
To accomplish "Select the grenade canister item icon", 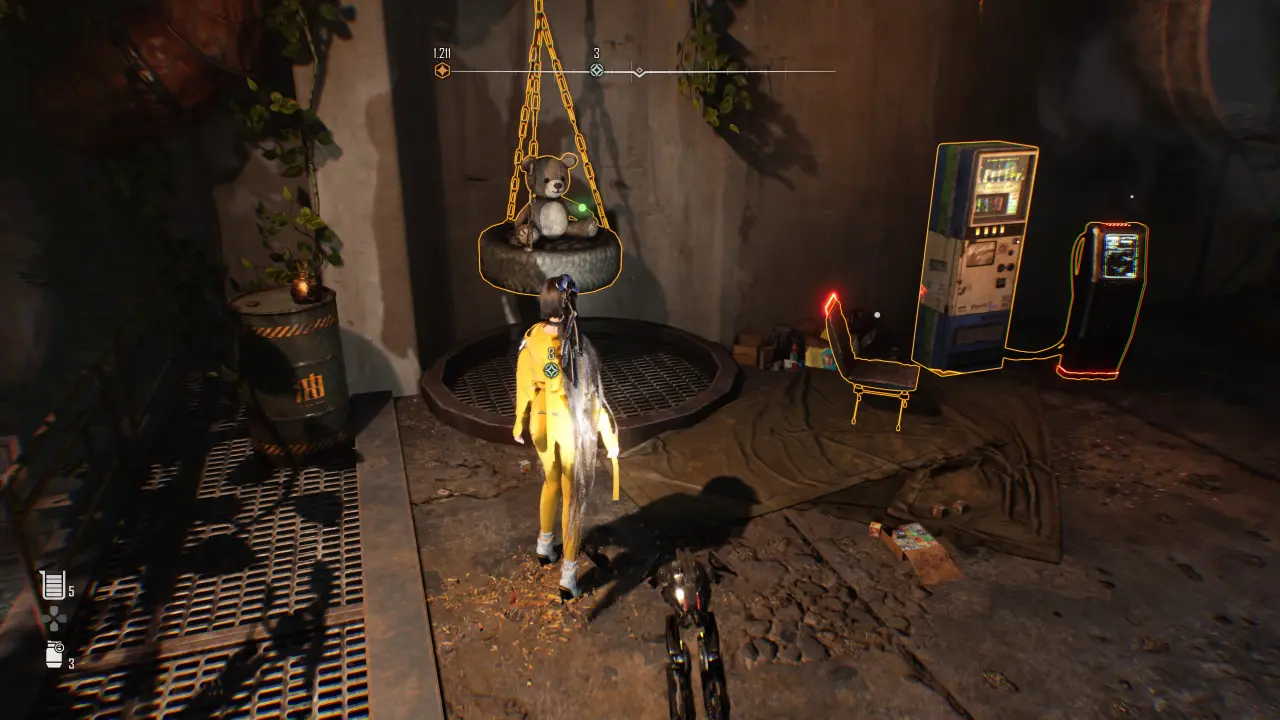I will tap(54, 655).
